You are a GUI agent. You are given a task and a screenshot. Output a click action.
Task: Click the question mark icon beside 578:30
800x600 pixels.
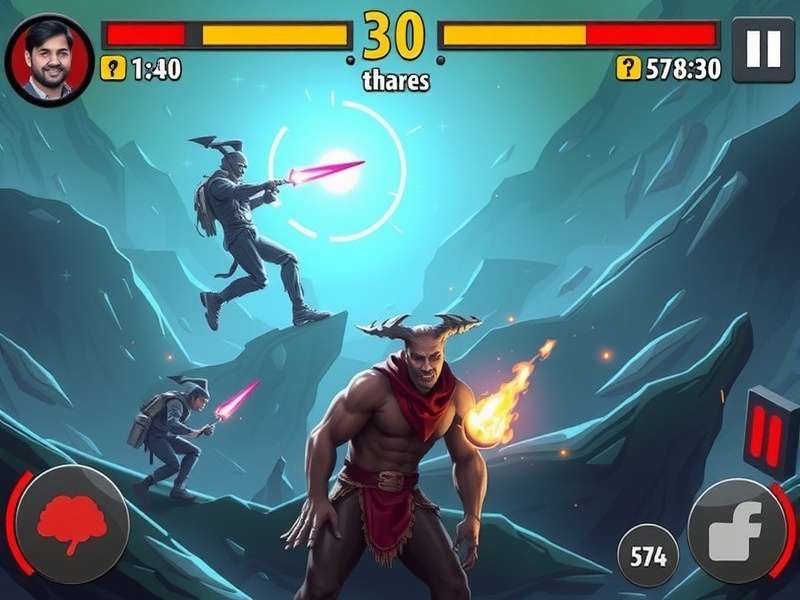pyautogui.click(x=628, y=68)
